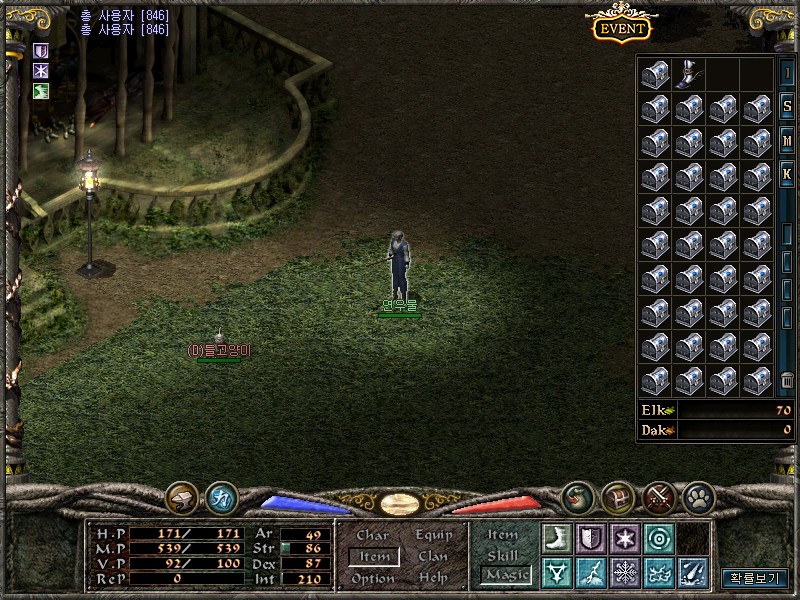Cast the large snowflake spell
800x600 pixels.
click(624, 572)
